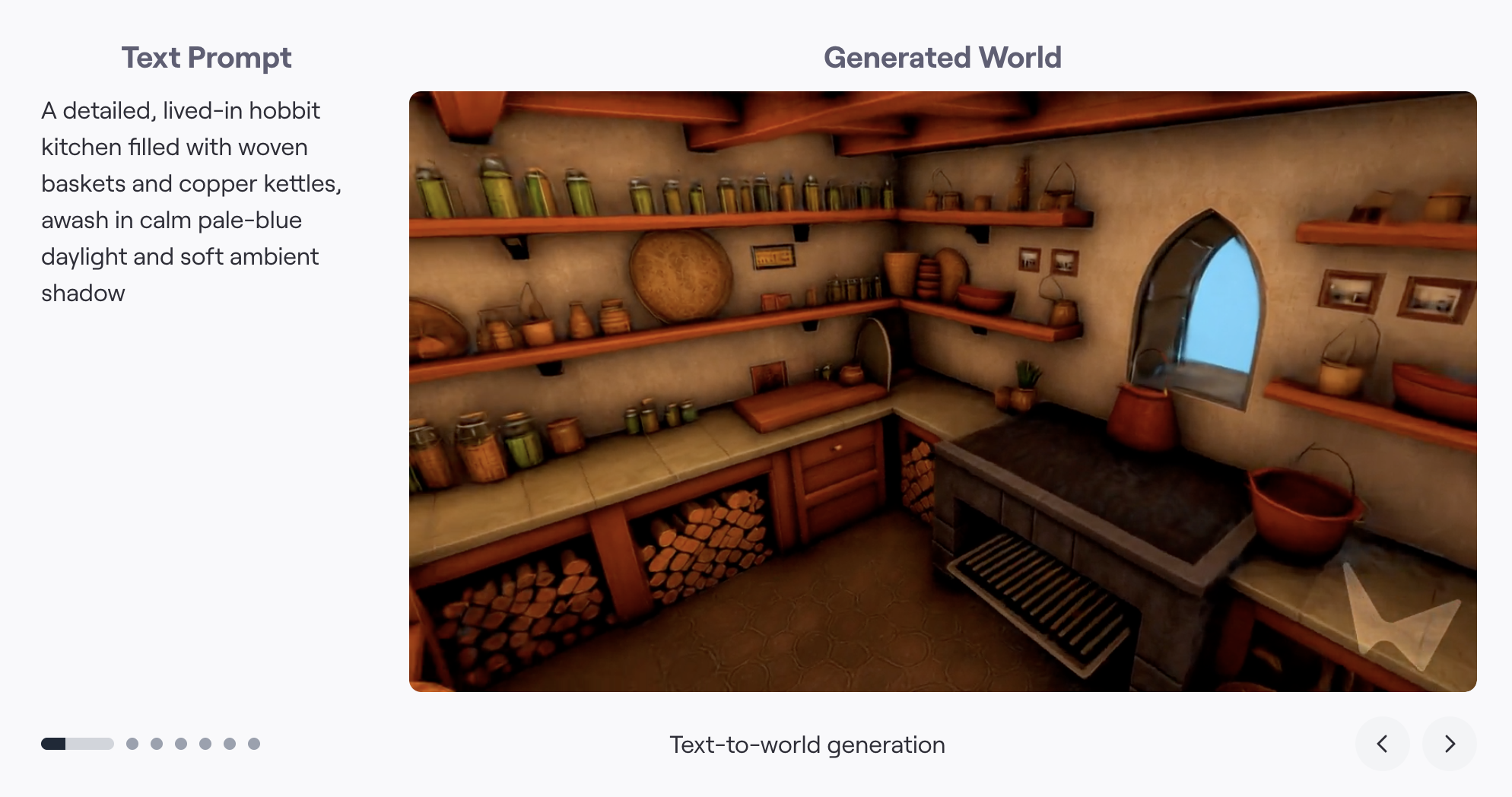The width and height of the screenshot is (1512, 797).
Task: Click the fifth carousel dot
Action: [205, 744]
